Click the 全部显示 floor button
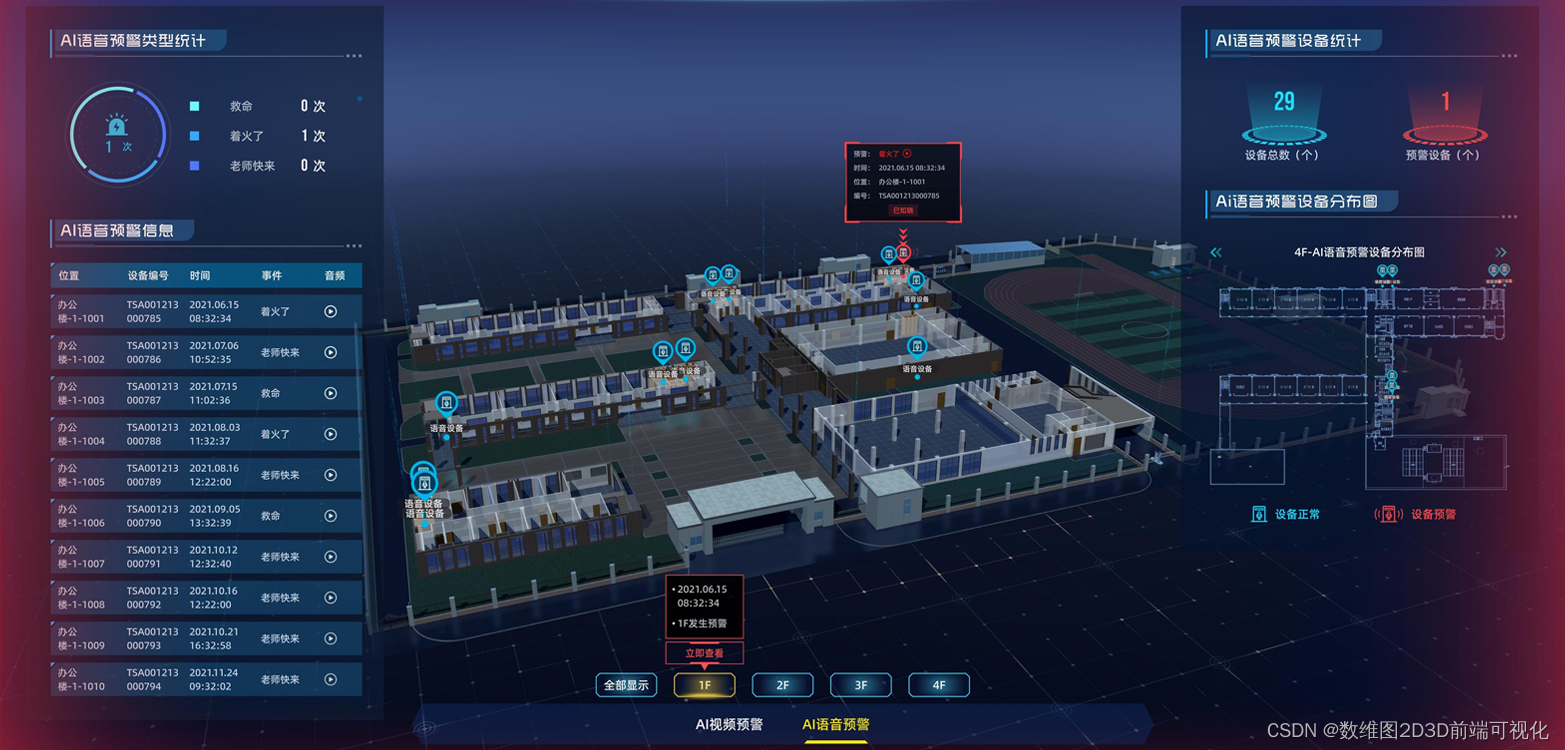Viewport: 1565px width, 750px height. pos(627,685)
